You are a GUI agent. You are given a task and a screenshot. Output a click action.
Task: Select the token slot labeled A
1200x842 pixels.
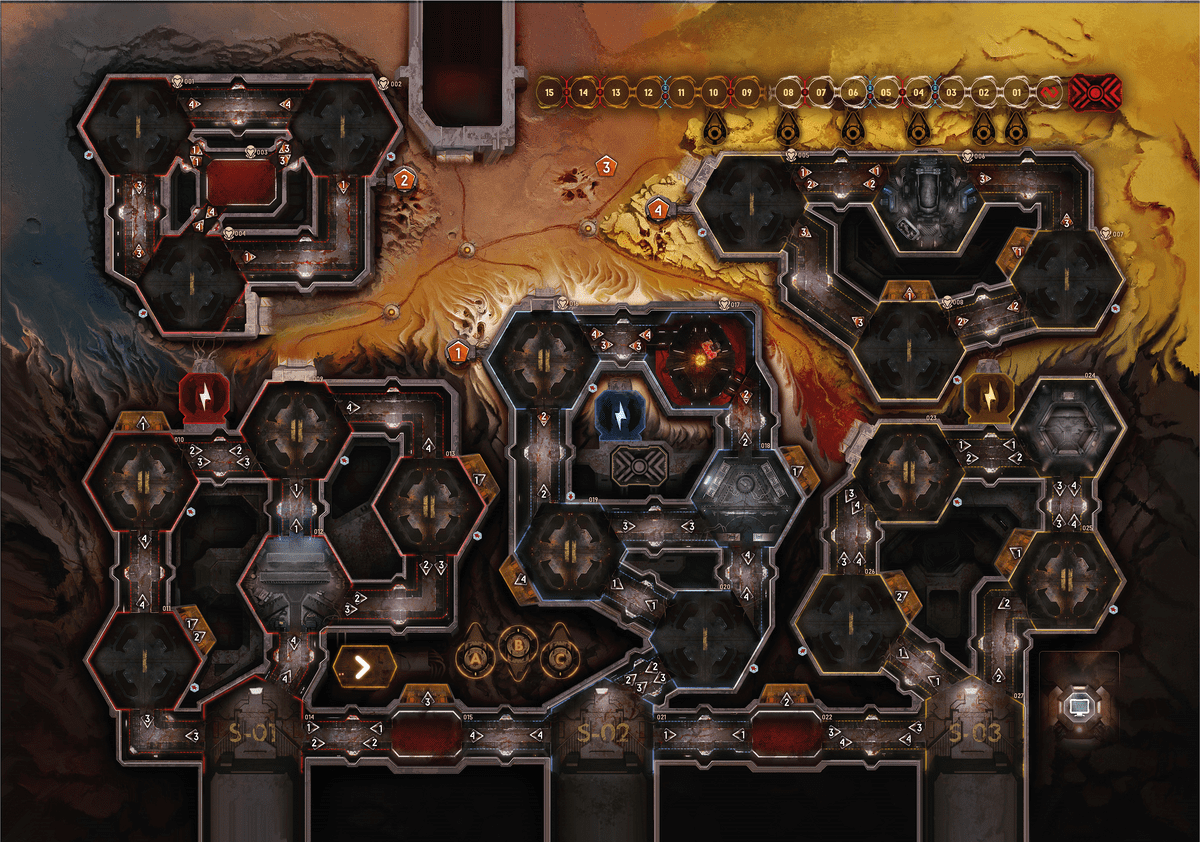tap(477, 657)
